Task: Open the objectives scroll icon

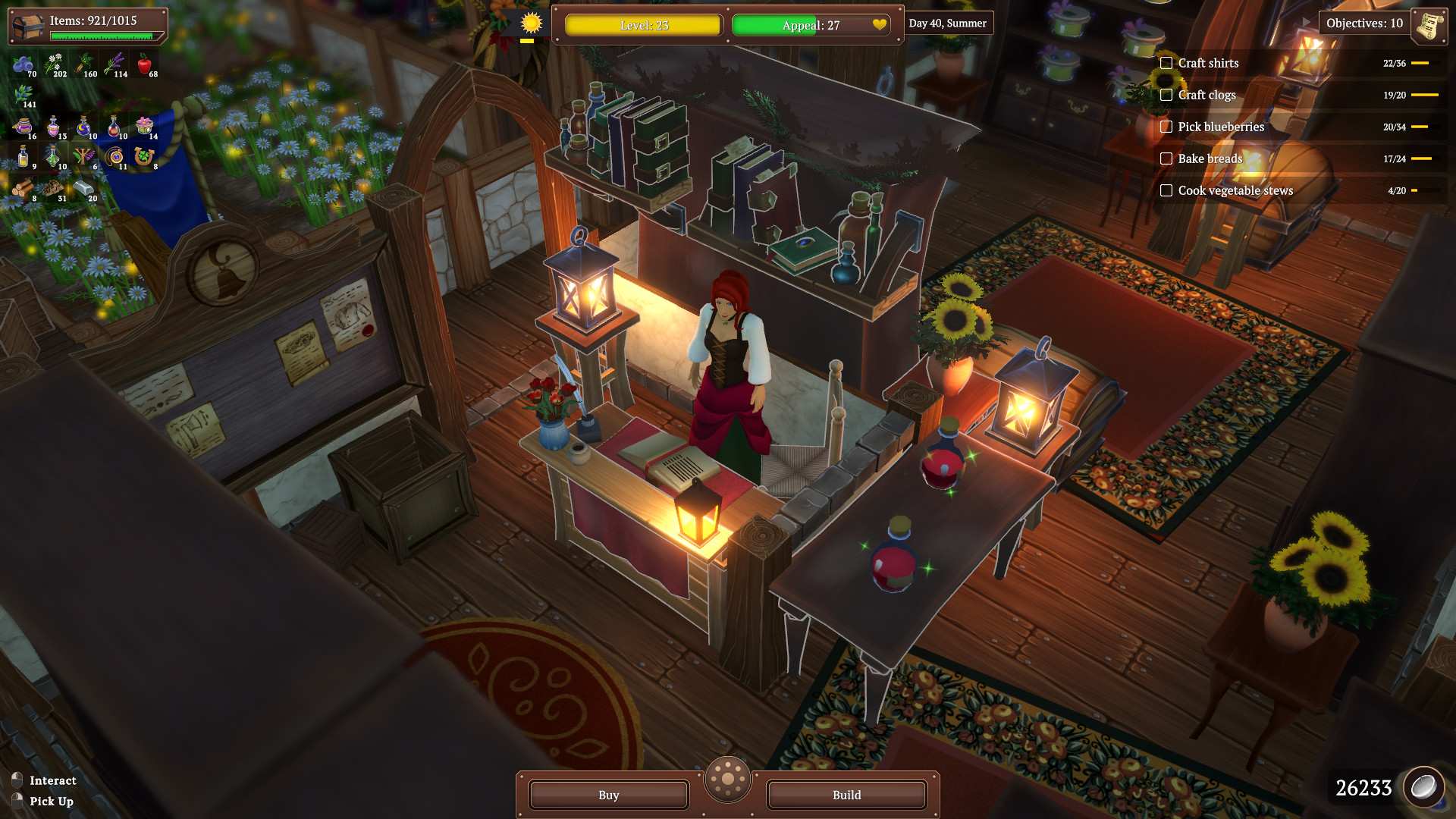Action: (1429, 24)
